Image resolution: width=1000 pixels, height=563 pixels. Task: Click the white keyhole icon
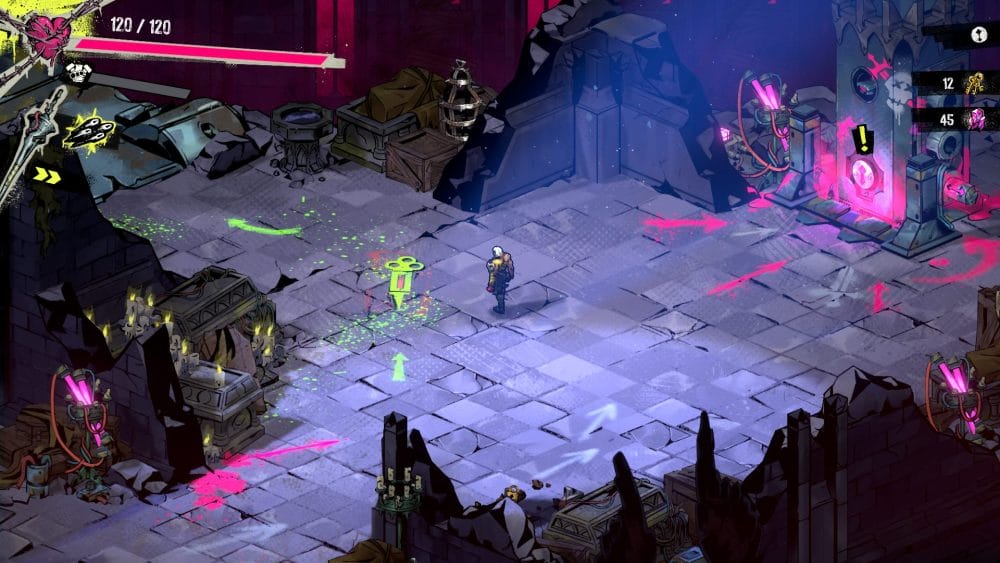point(979,33)
